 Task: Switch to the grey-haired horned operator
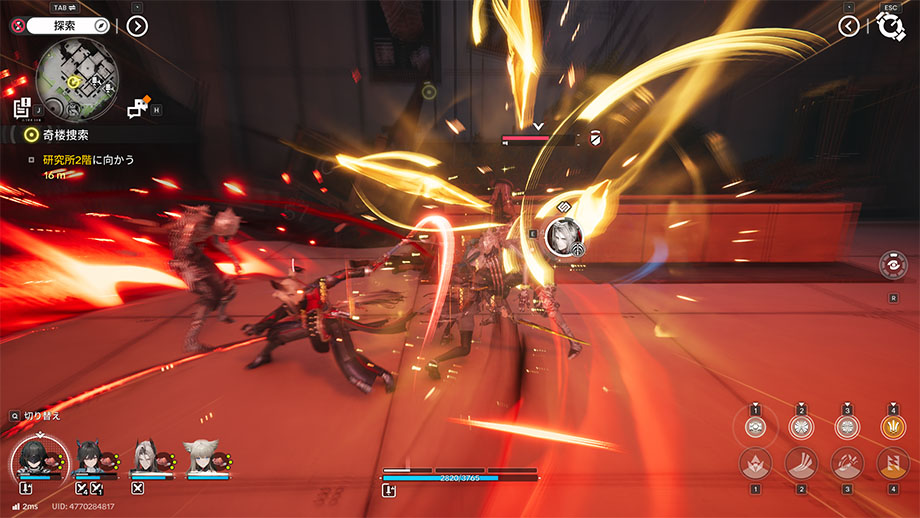[x=146, y=458]
